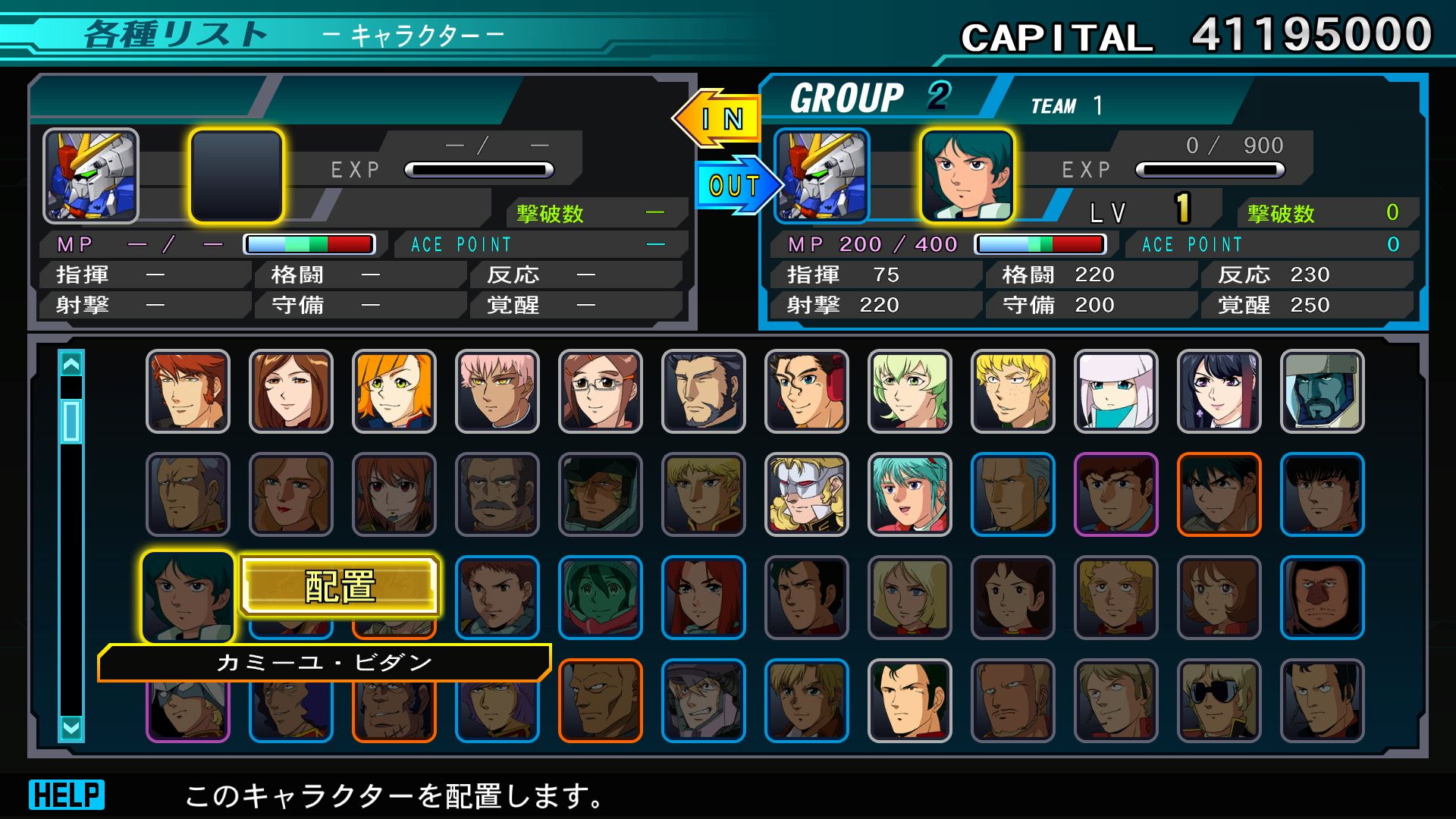Select the woman with glasses portrait
The width and height of the screenshot is (1456, 819).
point(600,391)
